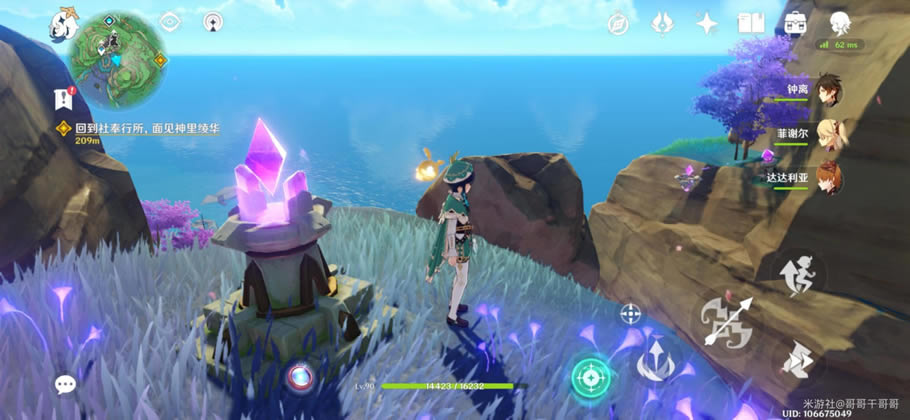Open the character head profile icon

(x=839, y=23)
